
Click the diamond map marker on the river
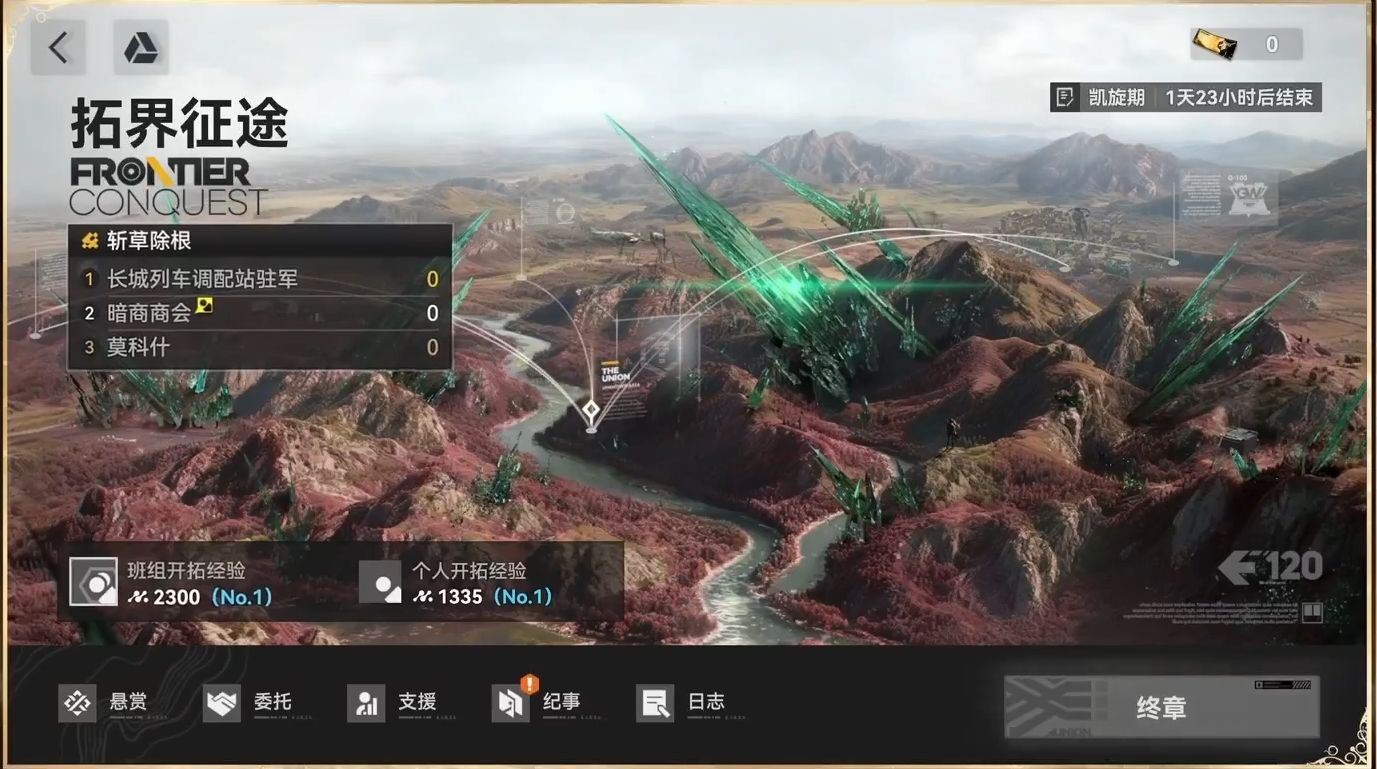click(591, 409)
